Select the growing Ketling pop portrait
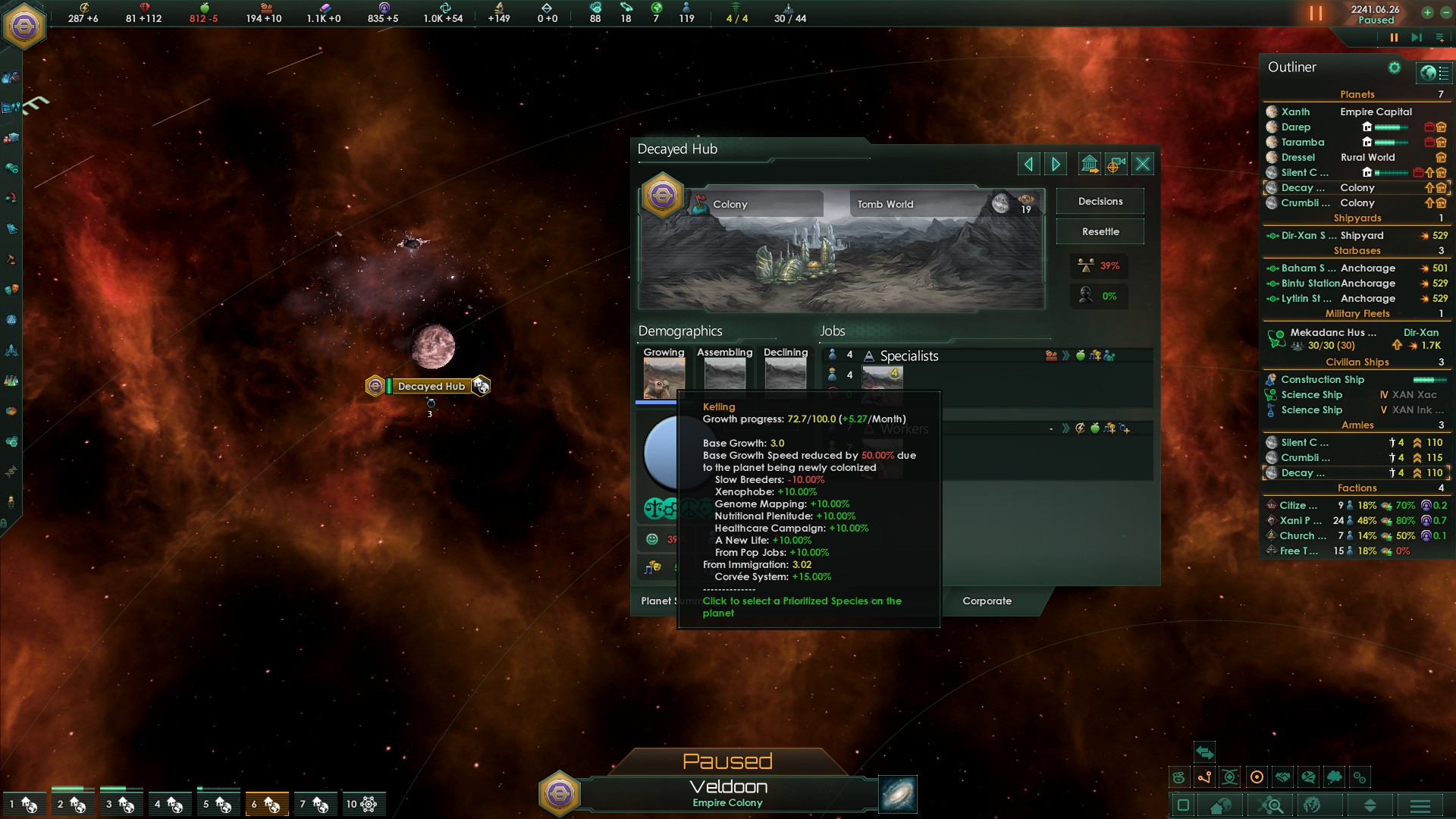1456x819 pixels. click(664, 377)
